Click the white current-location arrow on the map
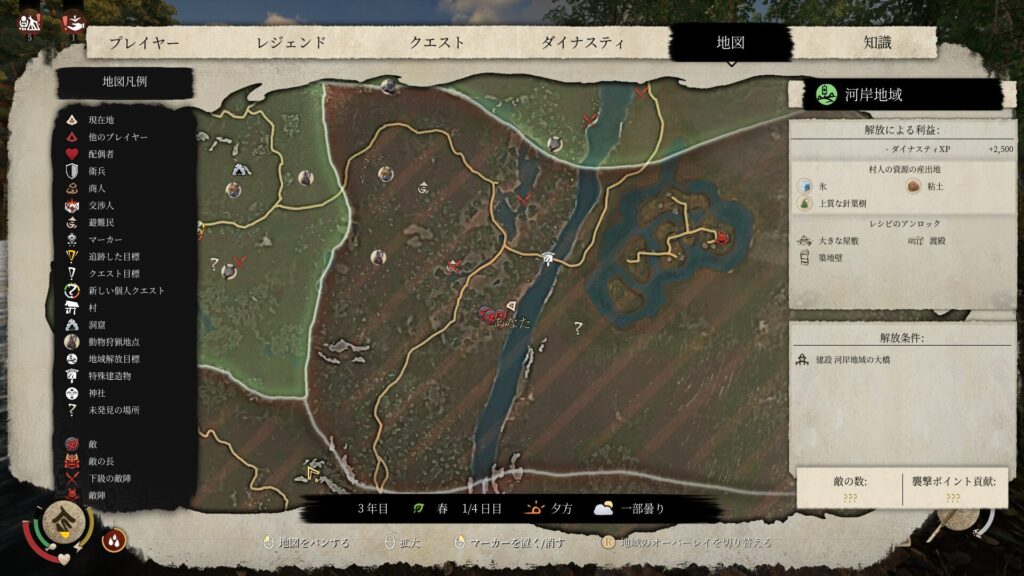This screenshot has height=576, width=1024. tap(512, 304)
